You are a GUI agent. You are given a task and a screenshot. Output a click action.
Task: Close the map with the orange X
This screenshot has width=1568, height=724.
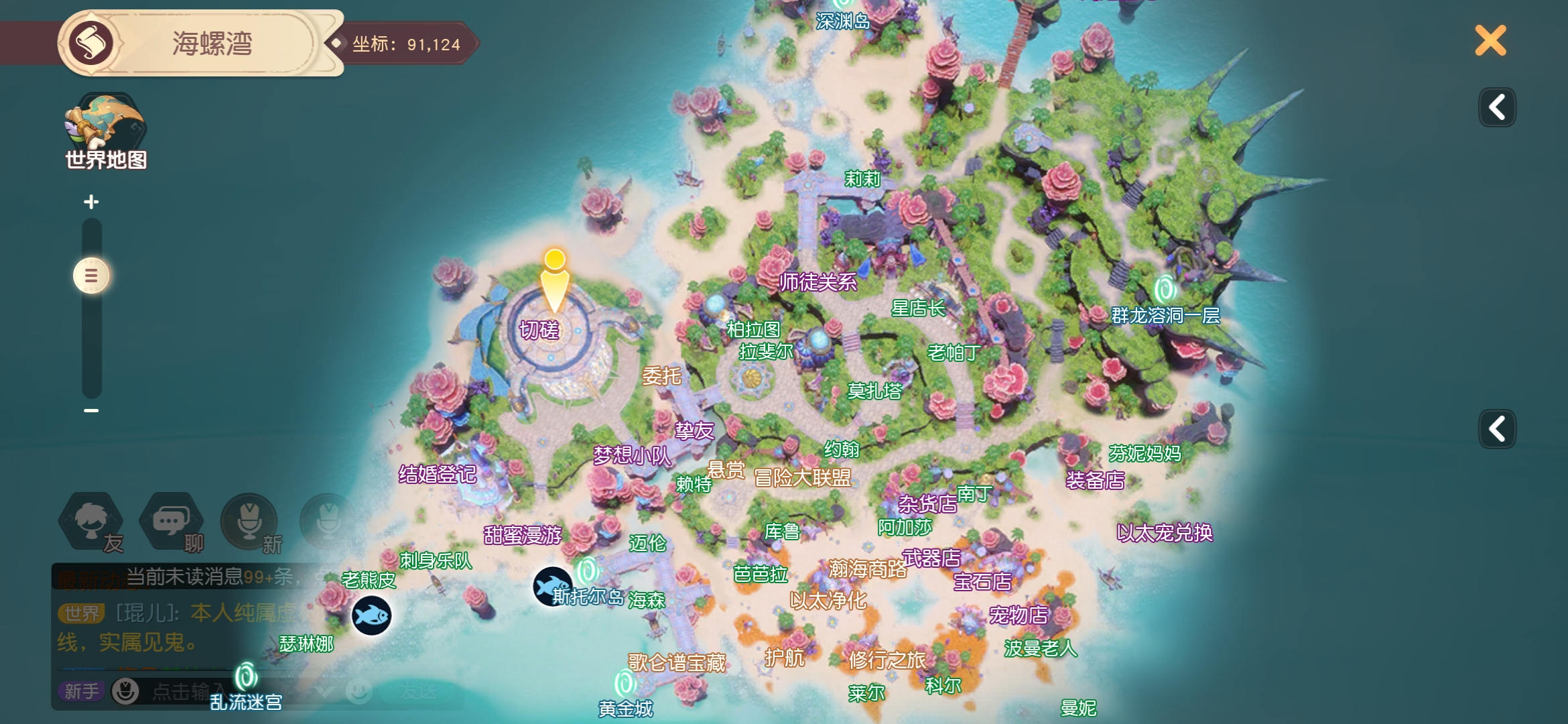coord(1490,41)
